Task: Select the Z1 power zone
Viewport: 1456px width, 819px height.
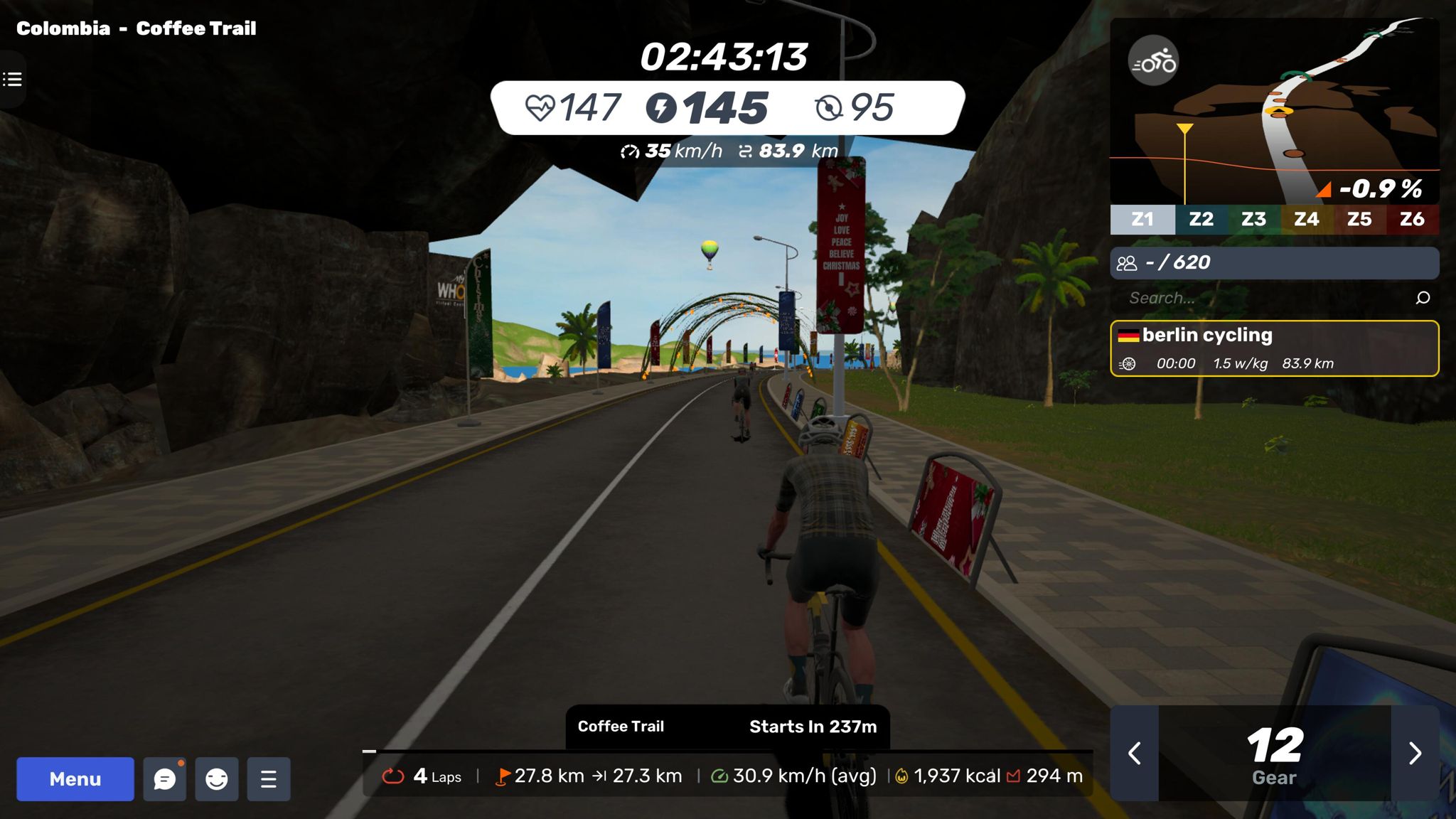Action: pos(1142,219)
